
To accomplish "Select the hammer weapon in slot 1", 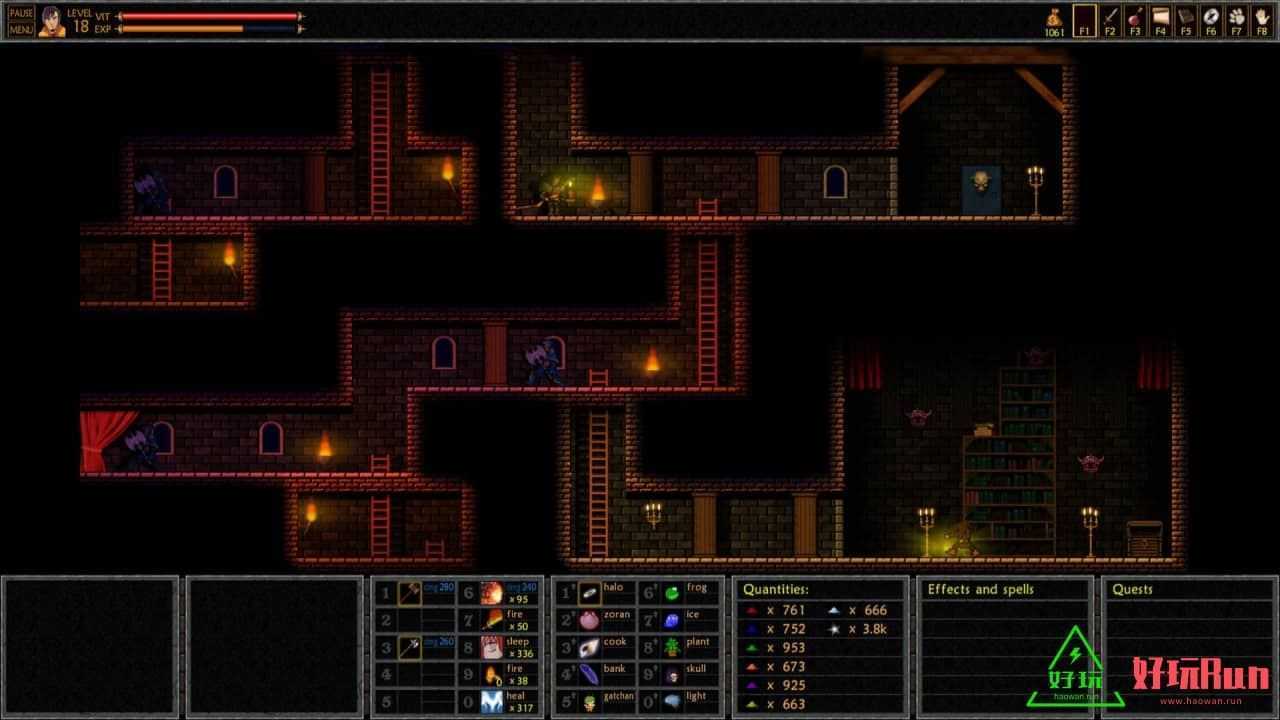I will 410,594.
